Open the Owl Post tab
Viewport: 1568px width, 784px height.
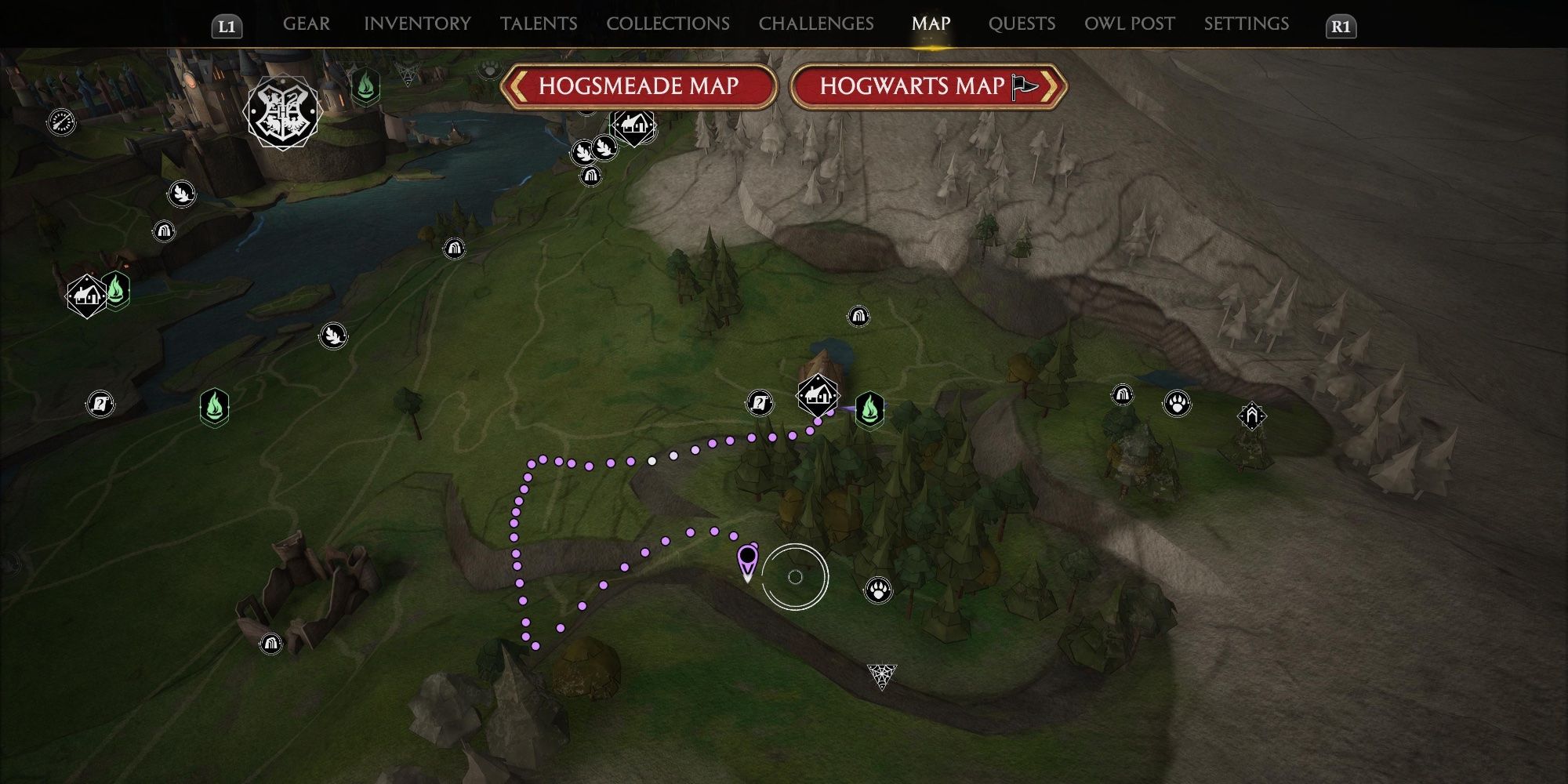pos(1130,24)
